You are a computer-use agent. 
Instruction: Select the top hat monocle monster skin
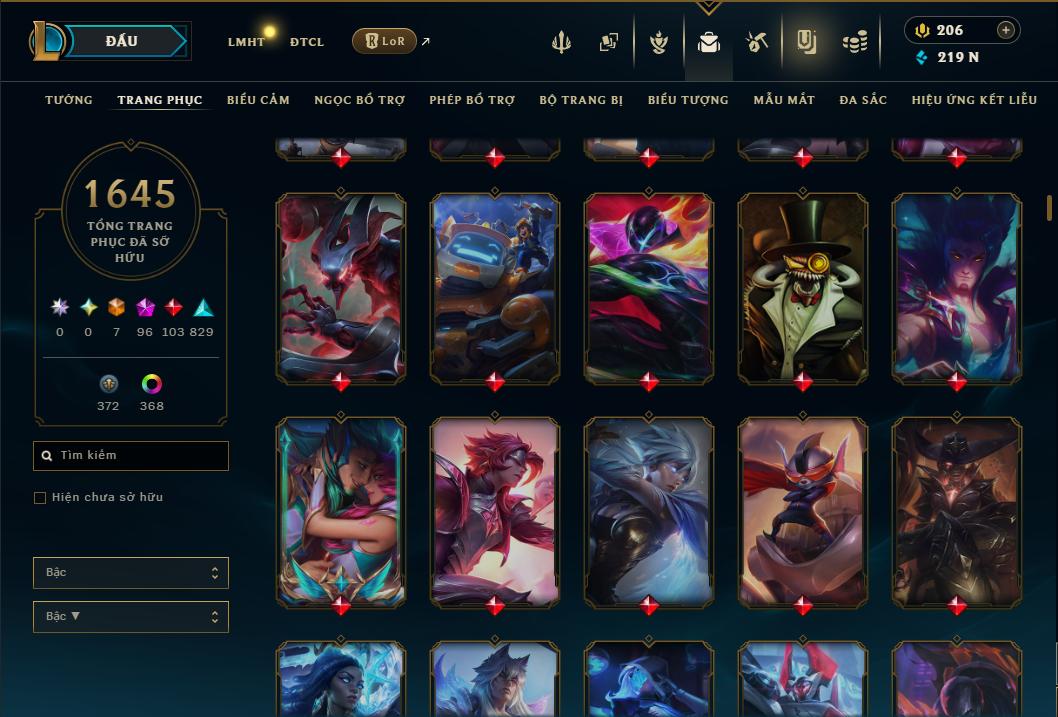coord(803,287)
